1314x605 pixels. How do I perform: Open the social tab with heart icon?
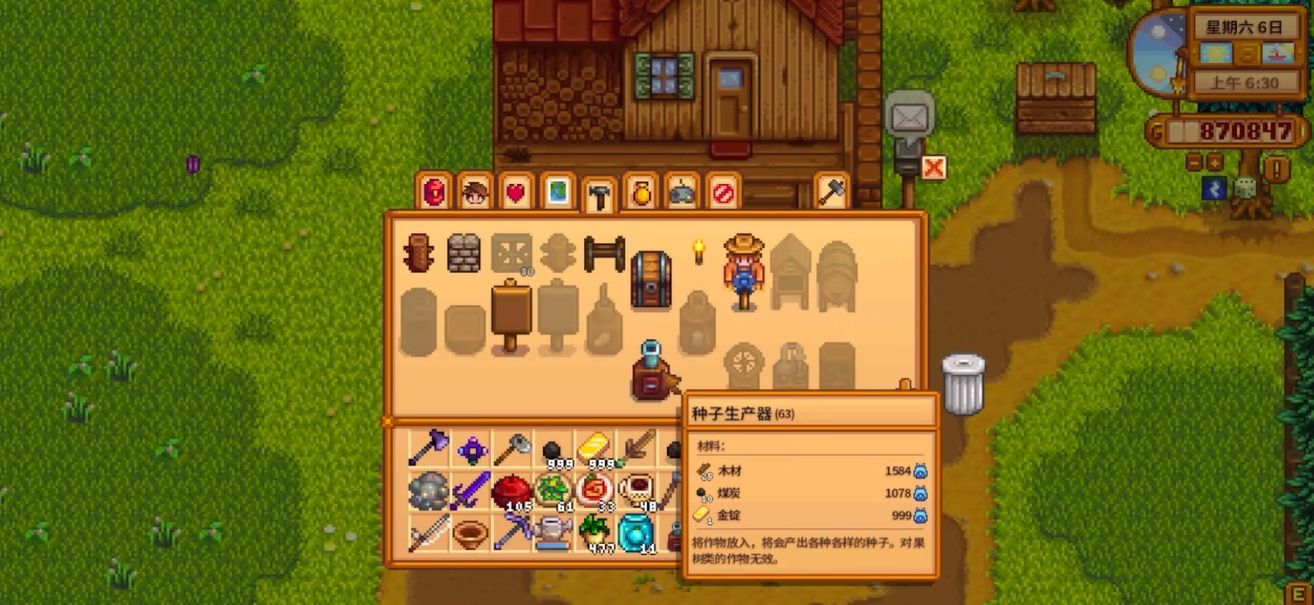[x=516, y=192]
